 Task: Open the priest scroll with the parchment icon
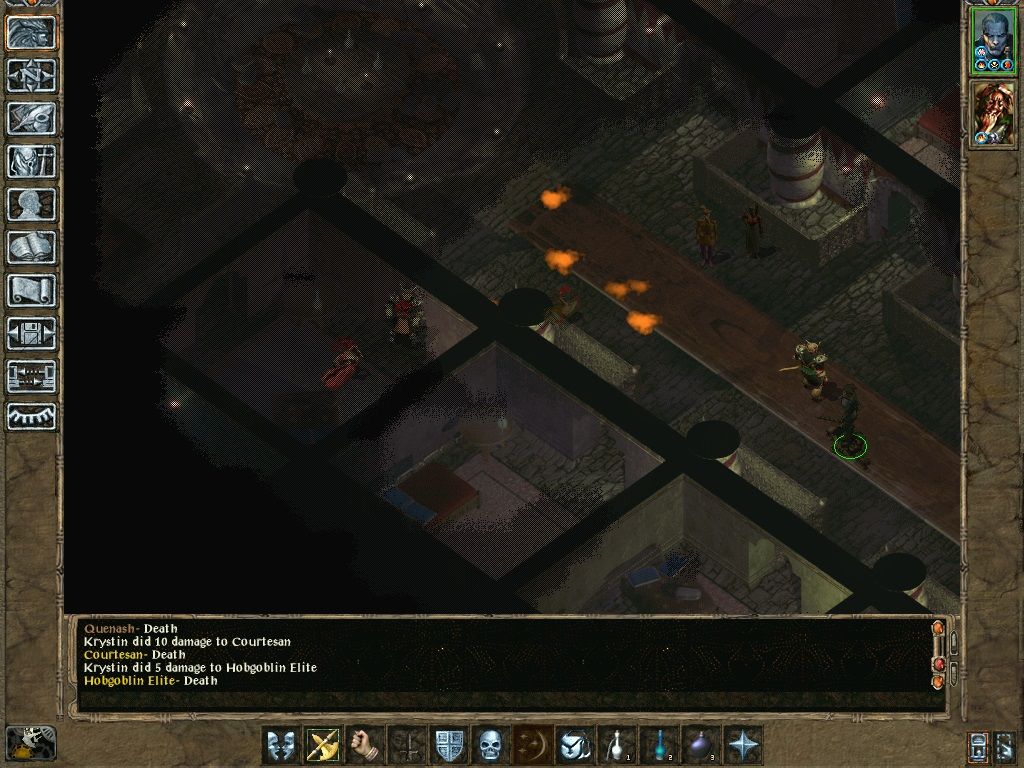tap(31, 290)
